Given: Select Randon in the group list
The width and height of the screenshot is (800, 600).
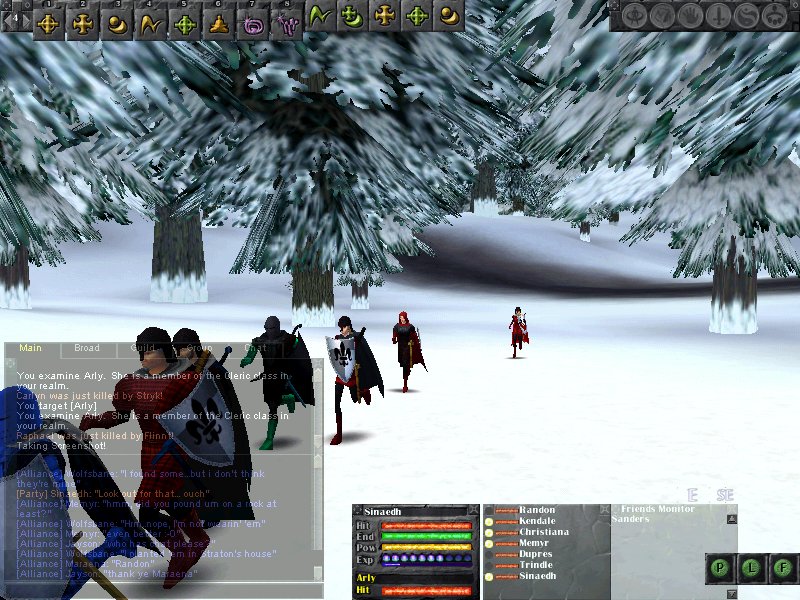Looking at the screenshot, I should click(x=536, y=511).
